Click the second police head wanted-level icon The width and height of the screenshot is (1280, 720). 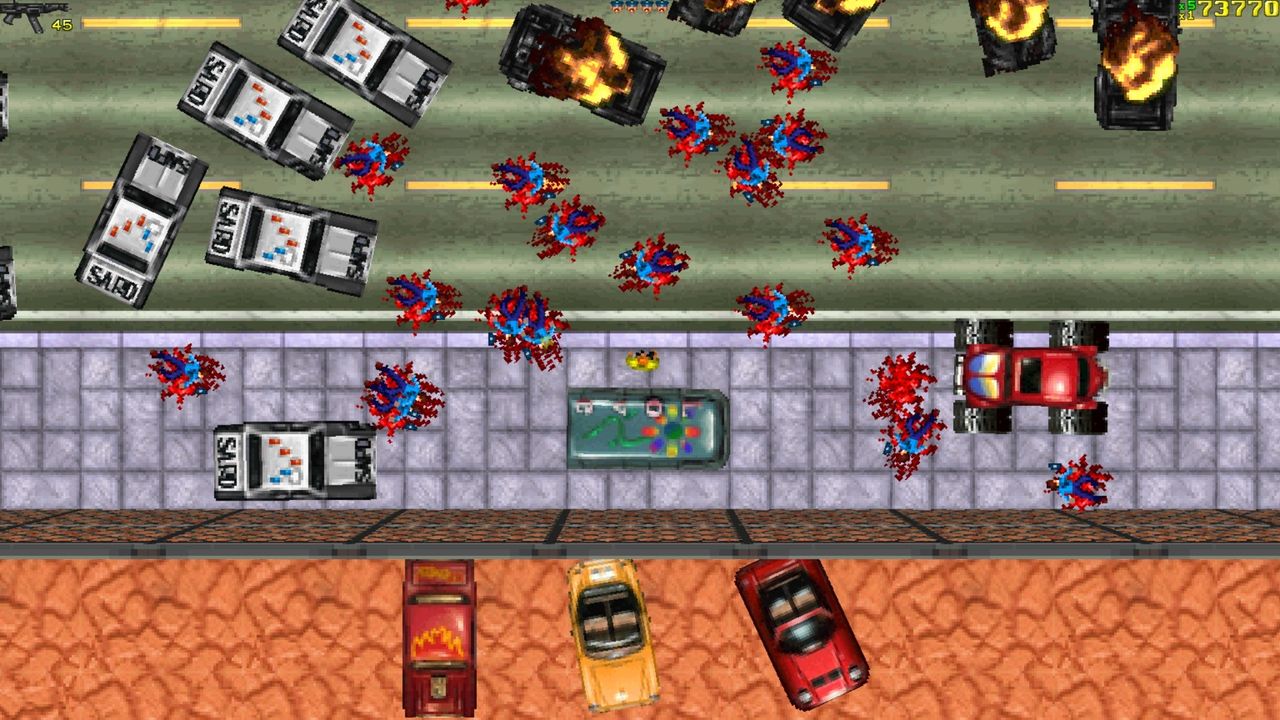point(631,6)
